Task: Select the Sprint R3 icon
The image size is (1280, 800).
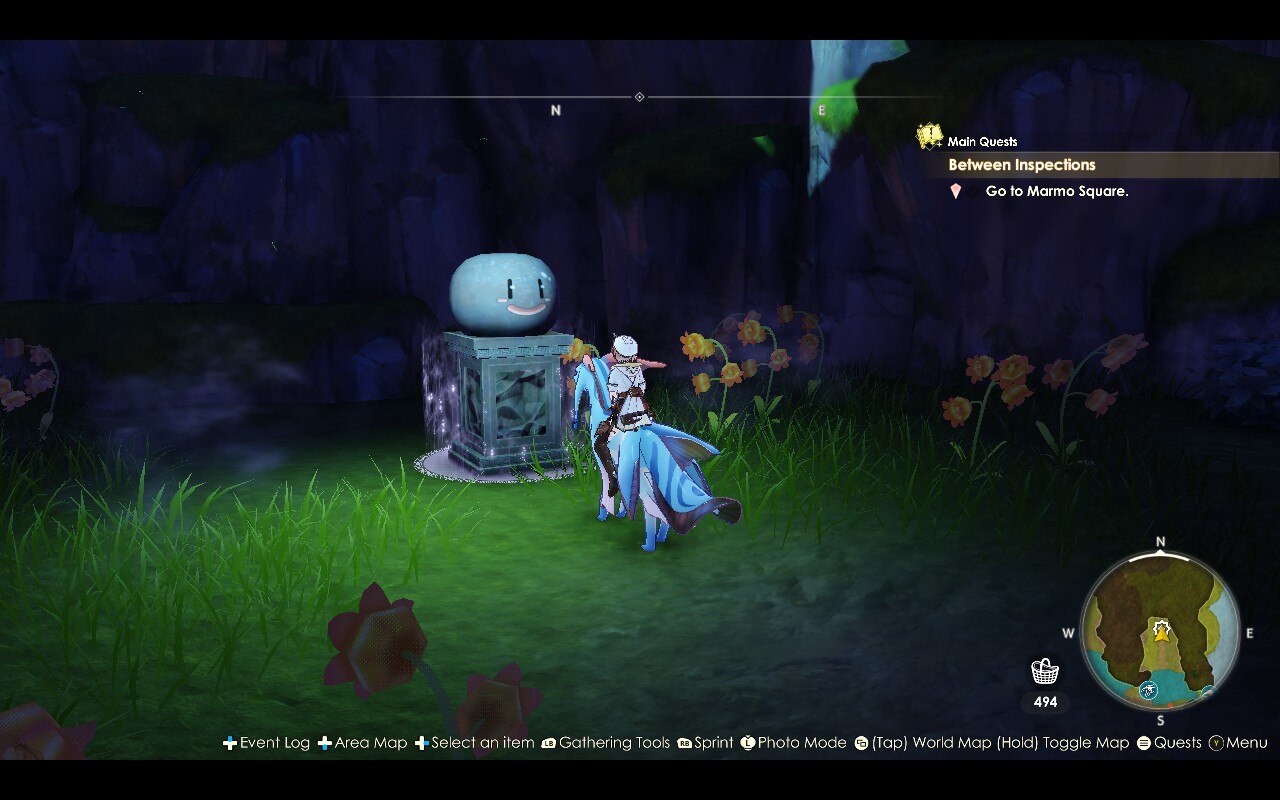Action: click(687, 743)
